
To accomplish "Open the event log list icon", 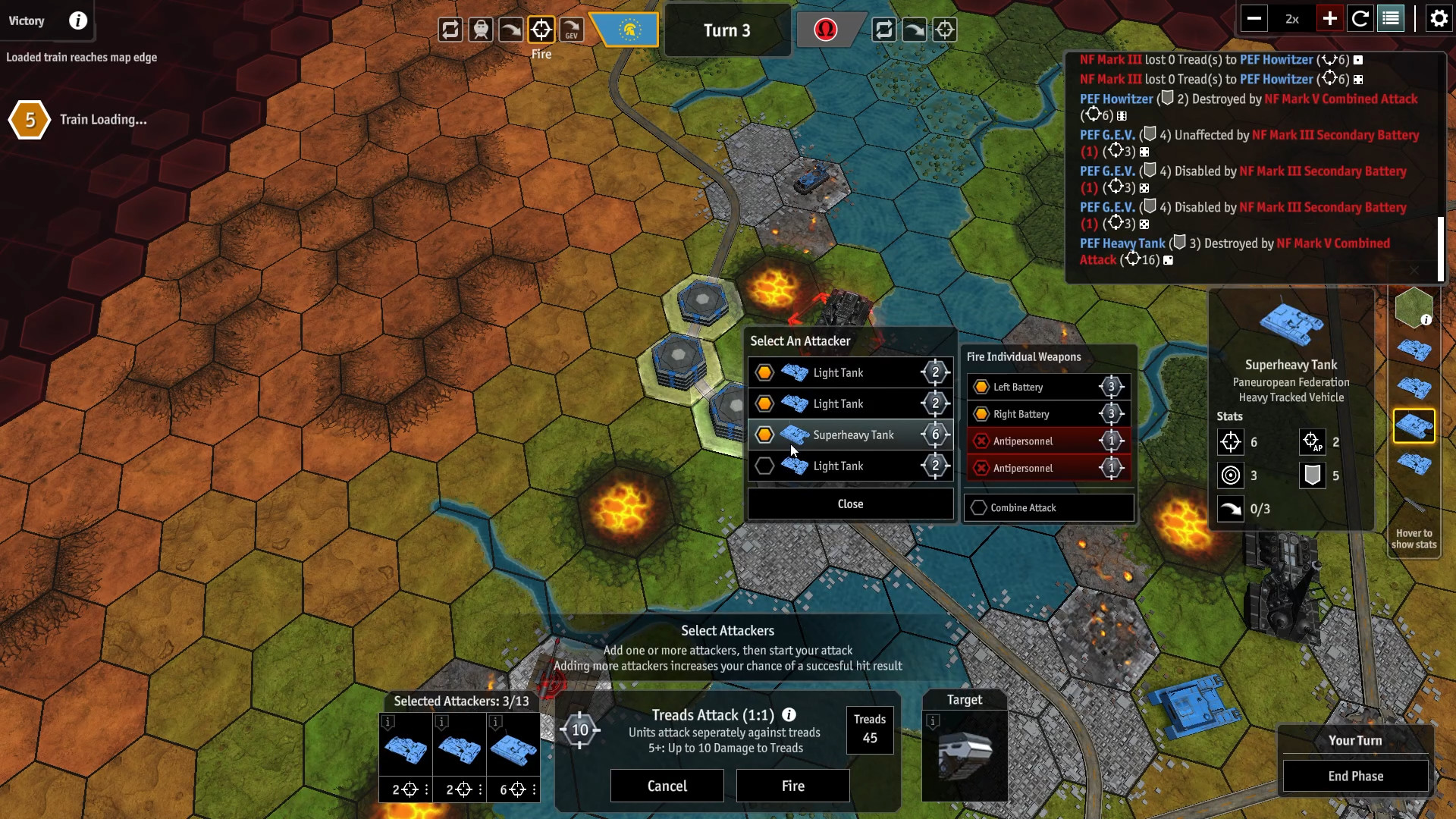I will 1391,18.
